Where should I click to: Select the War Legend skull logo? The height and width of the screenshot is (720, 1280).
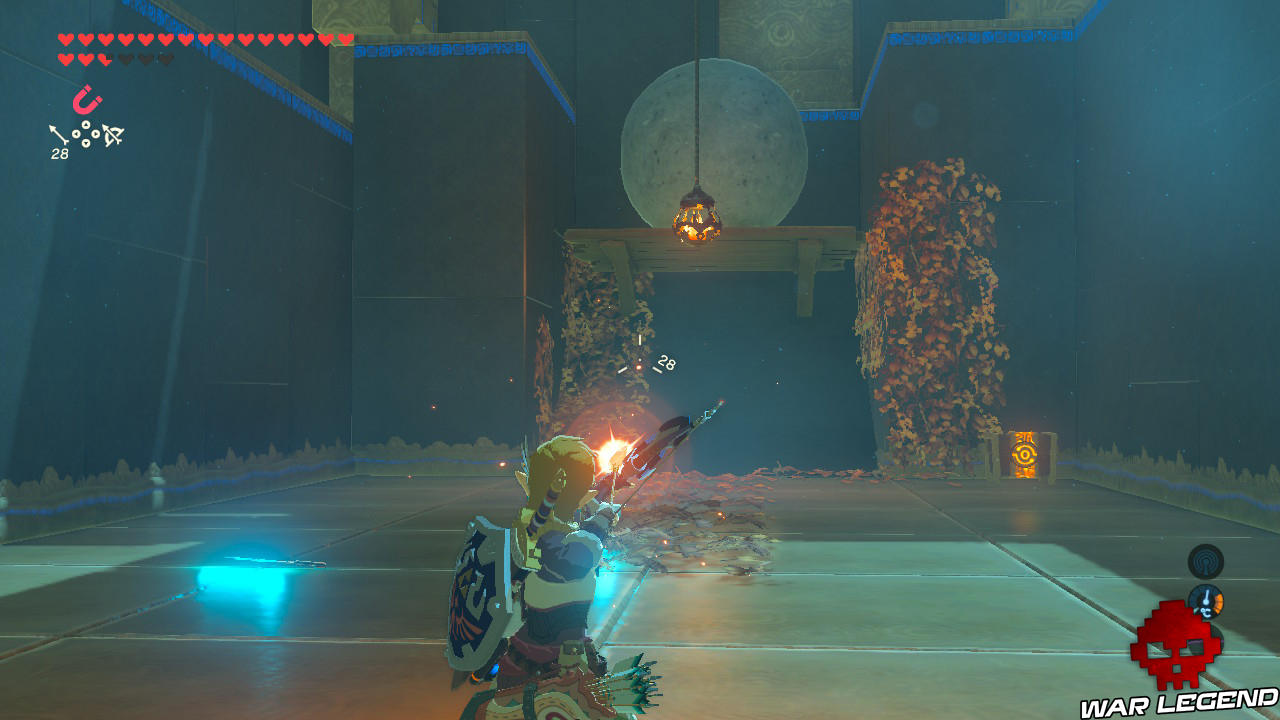pyautogui.click(x=1178, y=648)
